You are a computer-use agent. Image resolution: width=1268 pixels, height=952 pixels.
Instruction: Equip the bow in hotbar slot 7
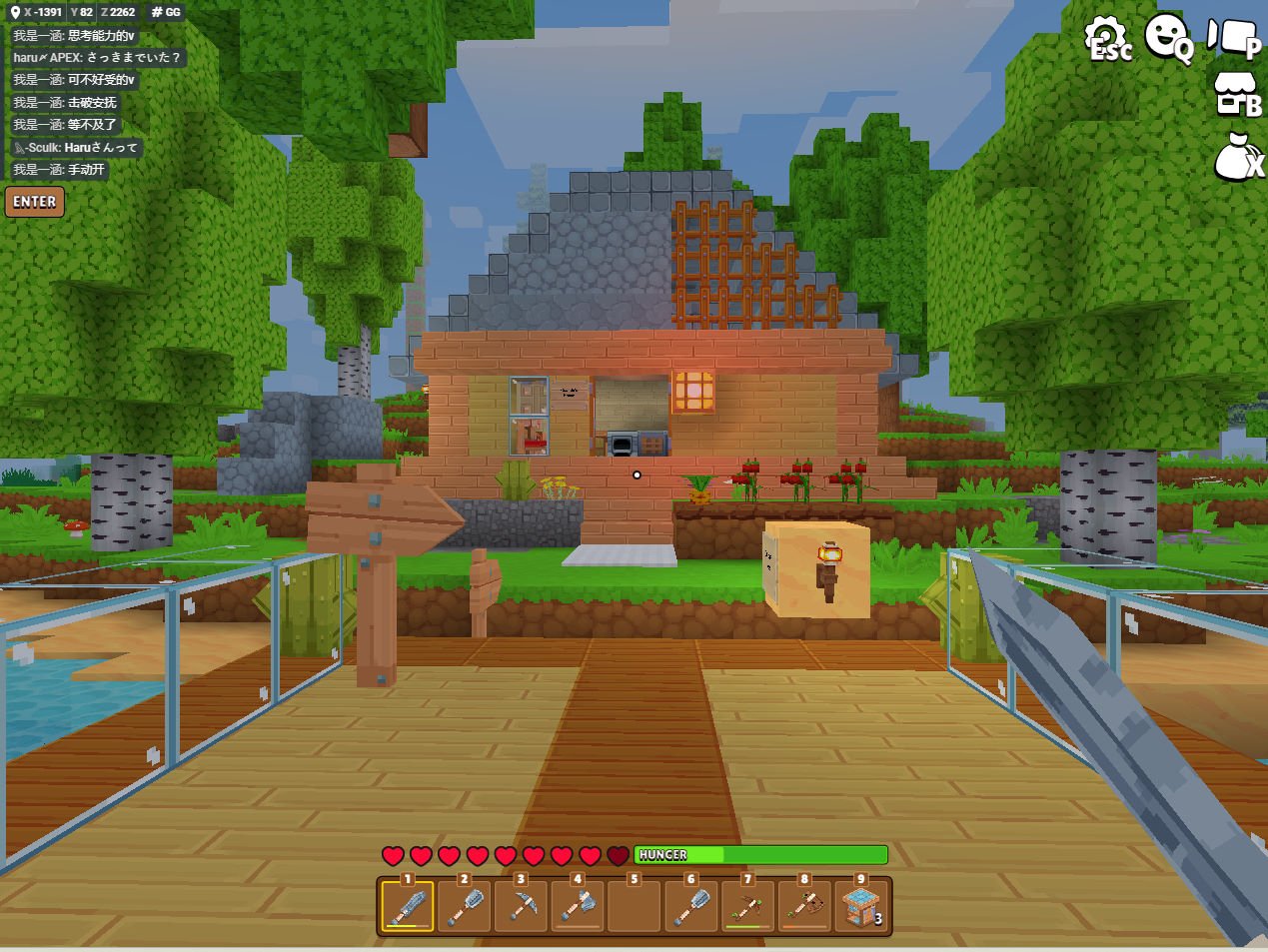[x=748, y=907]
